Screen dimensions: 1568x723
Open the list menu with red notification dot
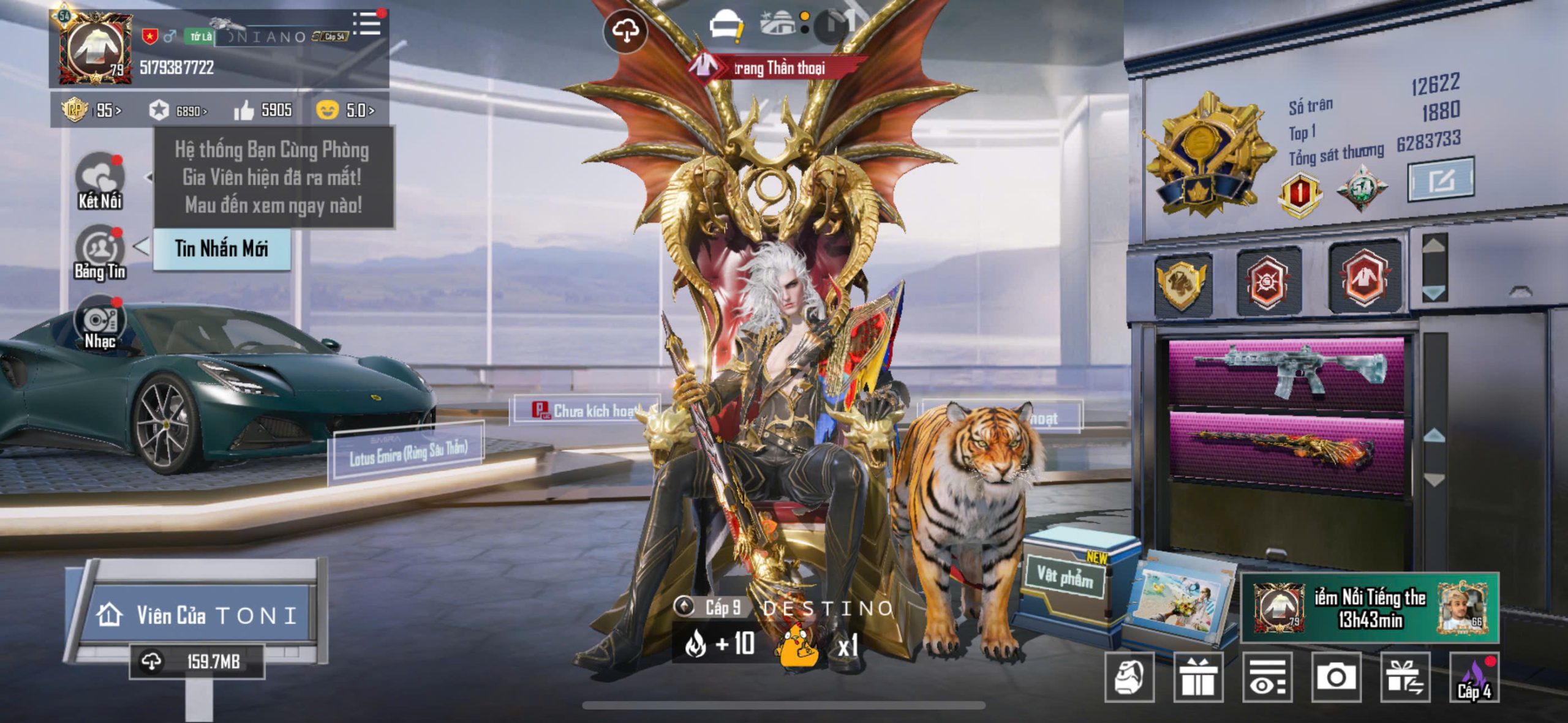[x=368, y=23]
